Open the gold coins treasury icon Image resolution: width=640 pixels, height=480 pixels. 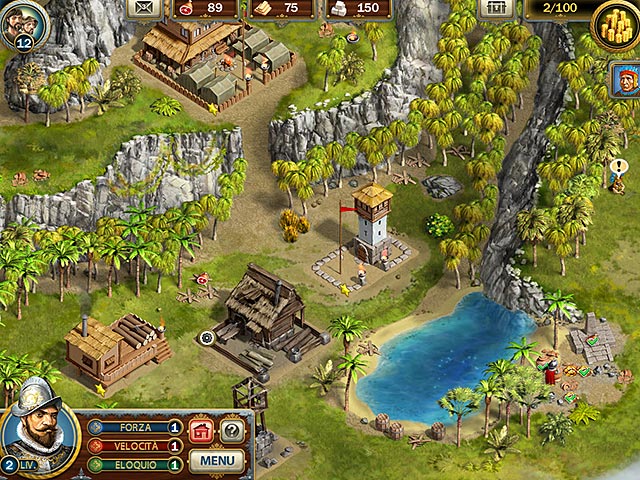pos(613,21)
